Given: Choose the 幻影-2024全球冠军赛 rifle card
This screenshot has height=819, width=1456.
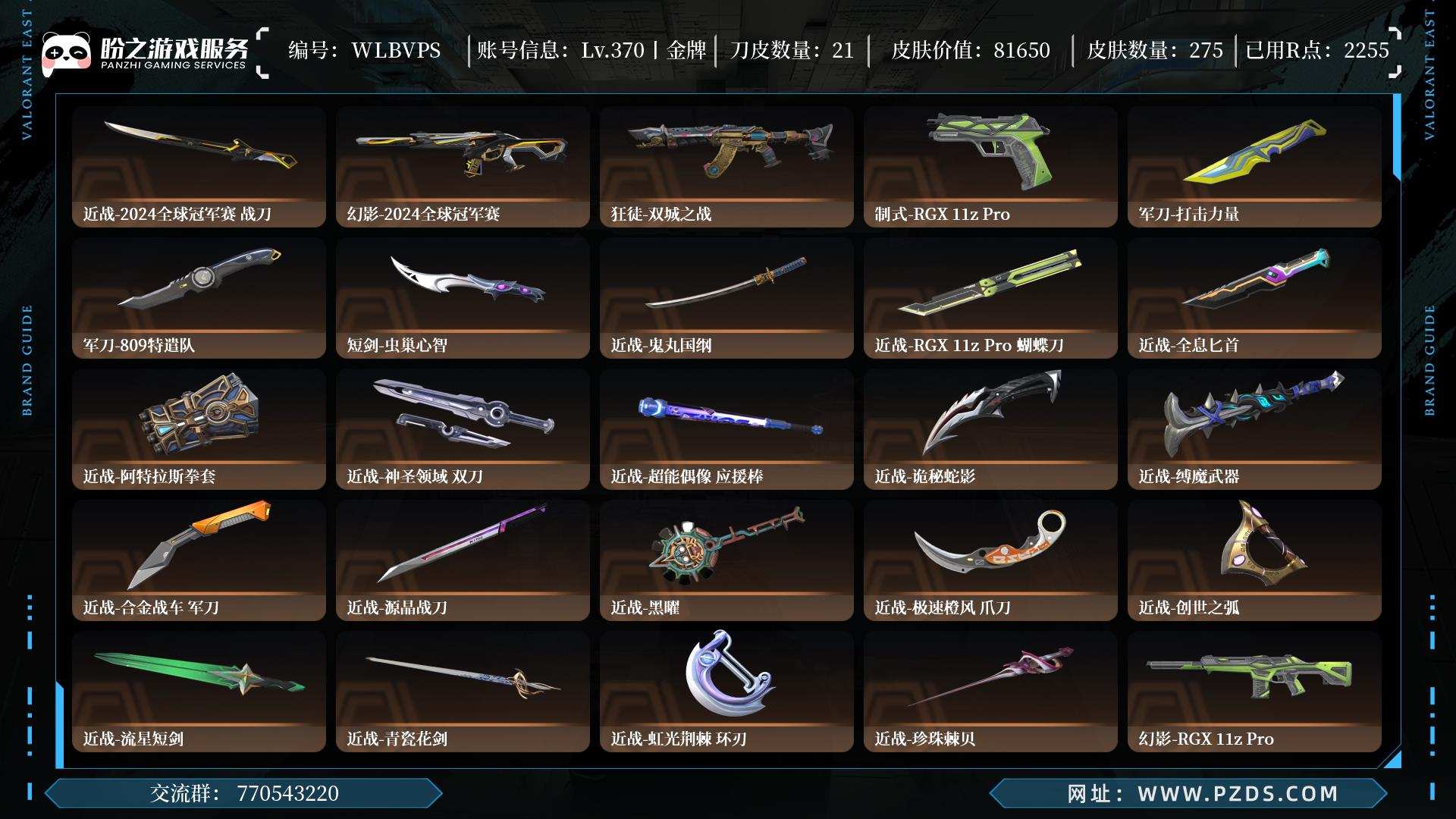Looking at the screenshot, I should click(x=463, y=166).
